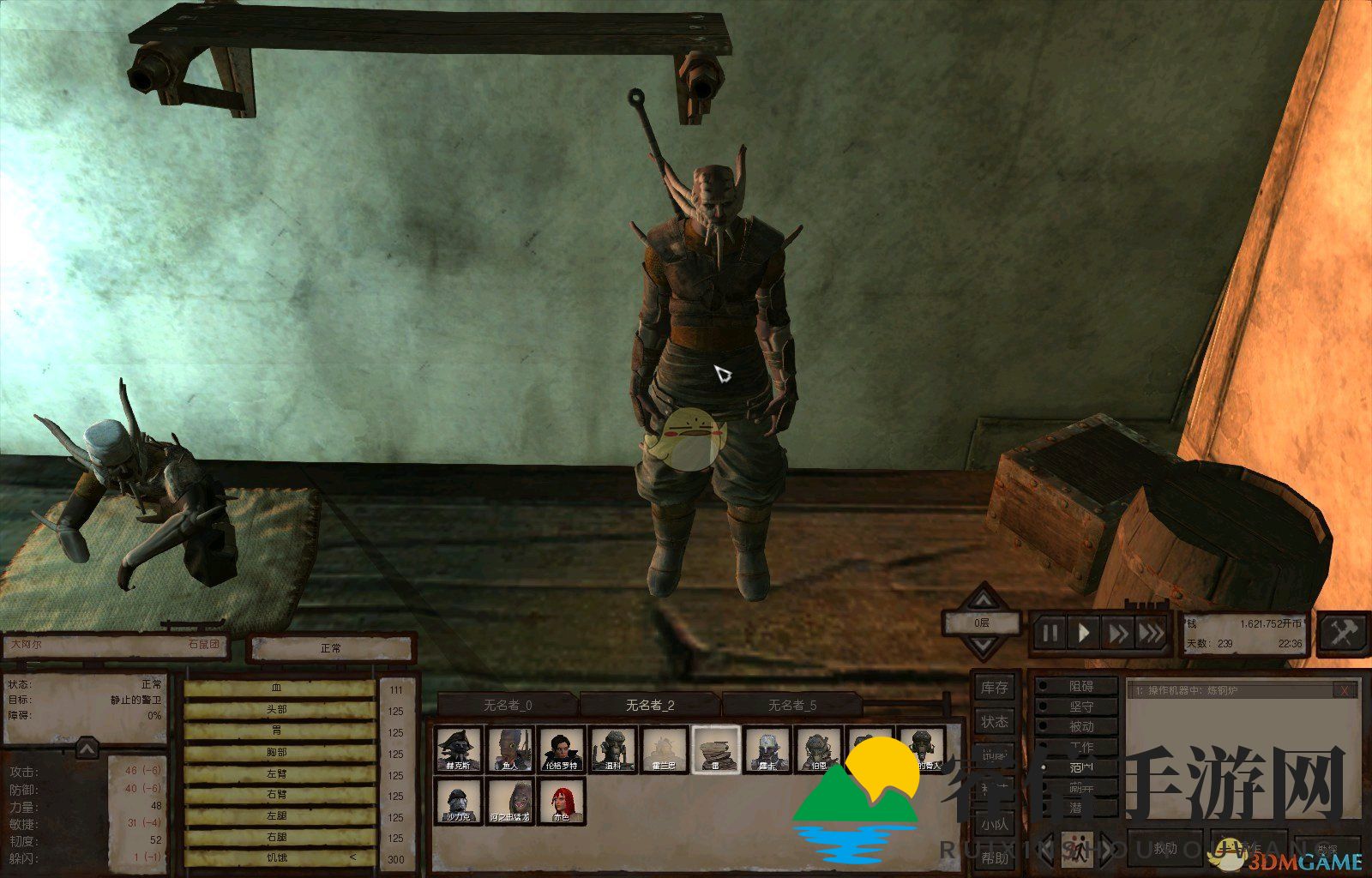
Task: Open the 状态 stats panel
Action: click(x=995, y=722)
